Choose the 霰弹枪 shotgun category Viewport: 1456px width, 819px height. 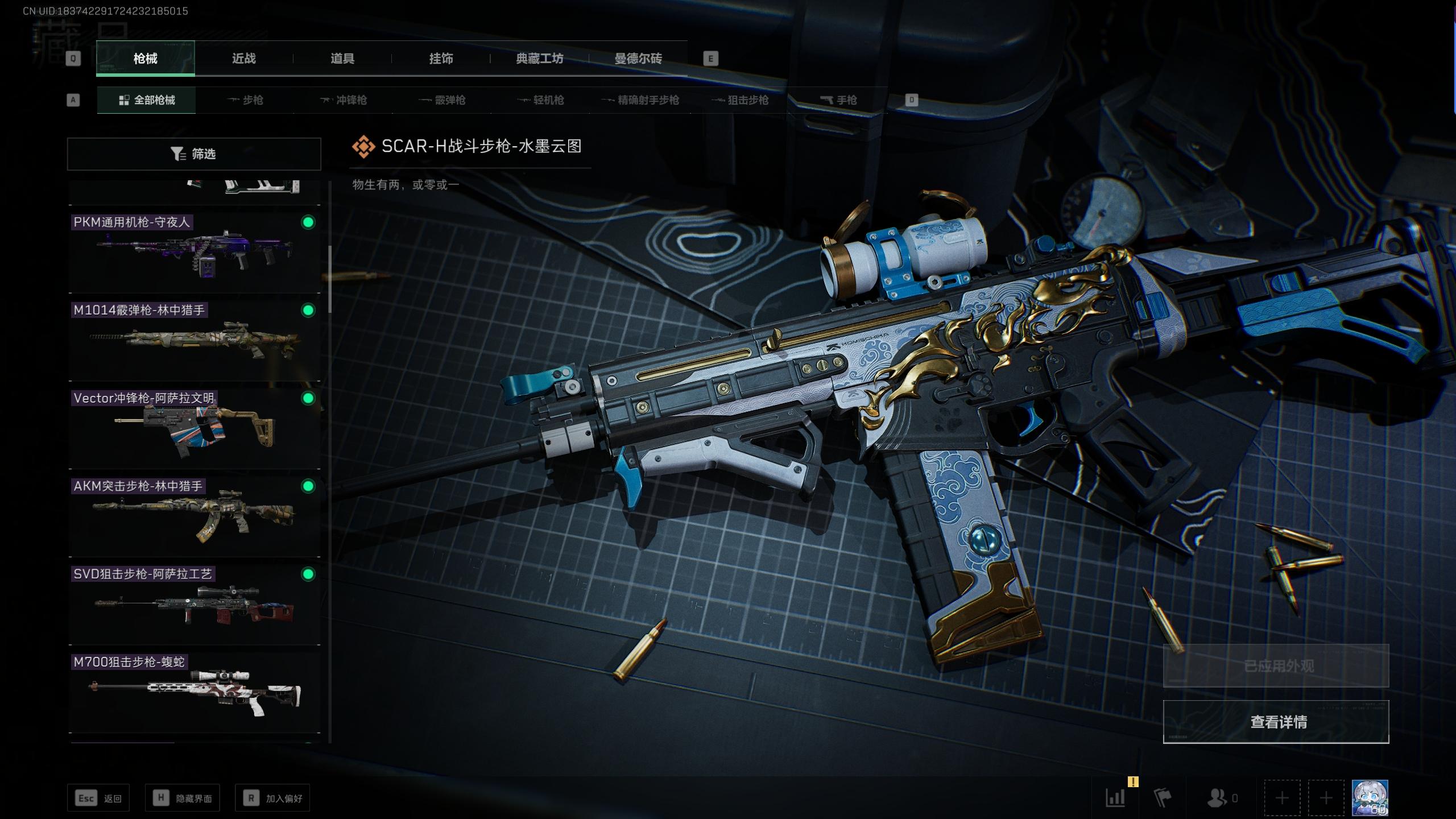pyautogui.click(x=442, y=100)
